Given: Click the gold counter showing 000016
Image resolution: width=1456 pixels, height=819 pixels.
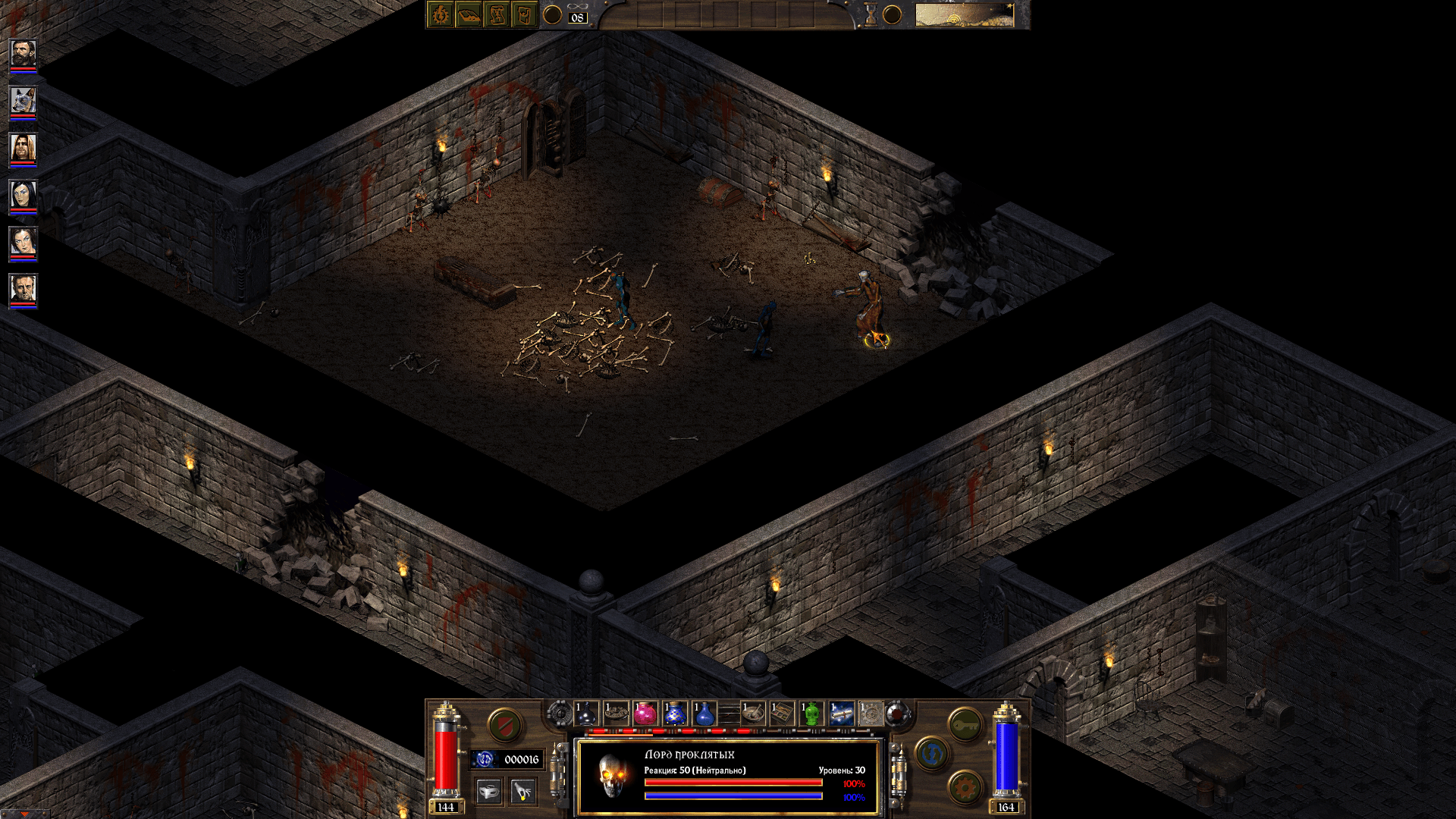Looking at the screenshot, I should tap(522, 759).
